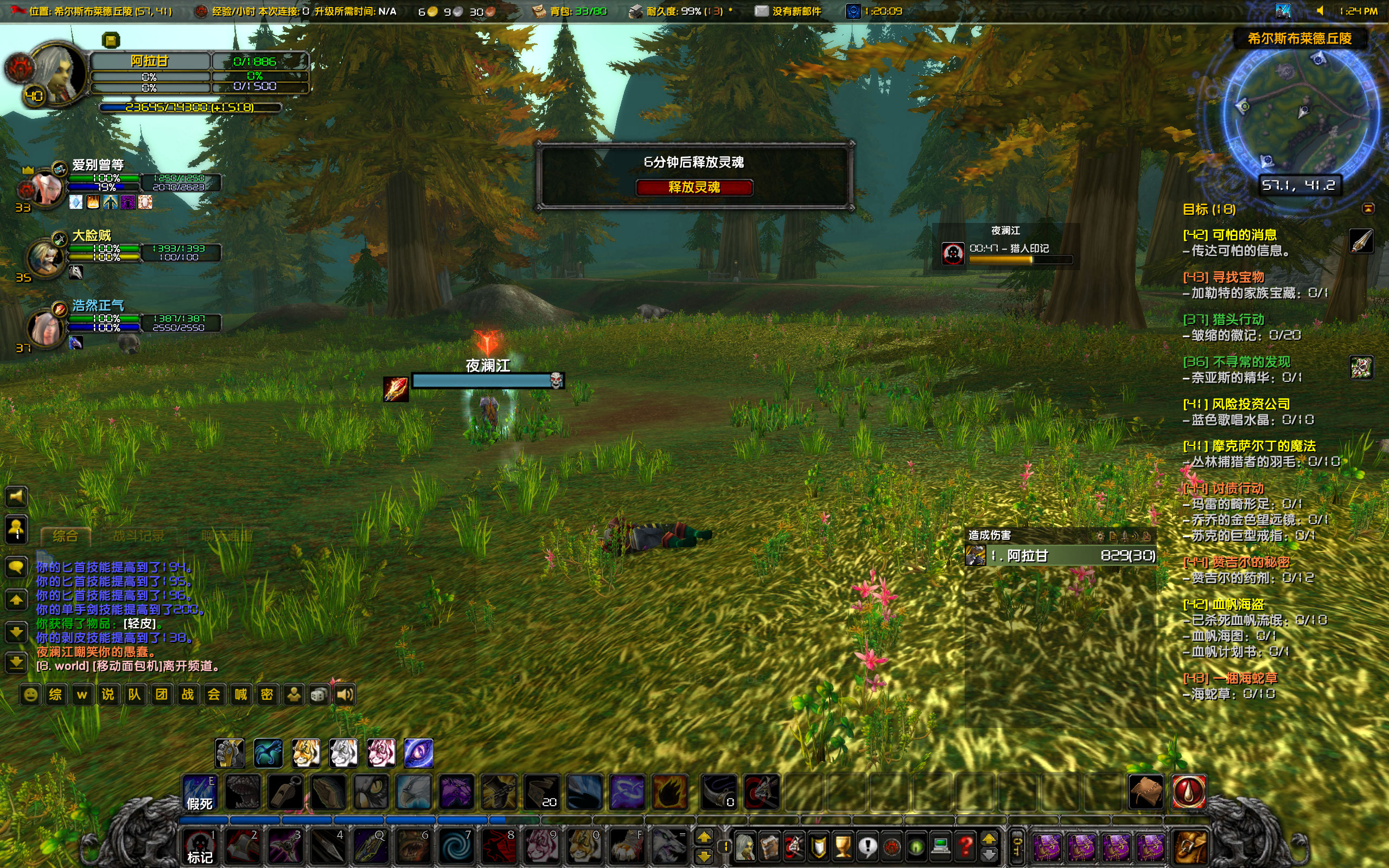Click the 密 whisper channel button
This screenshot has width=1389, height=868.
[268, 694]
